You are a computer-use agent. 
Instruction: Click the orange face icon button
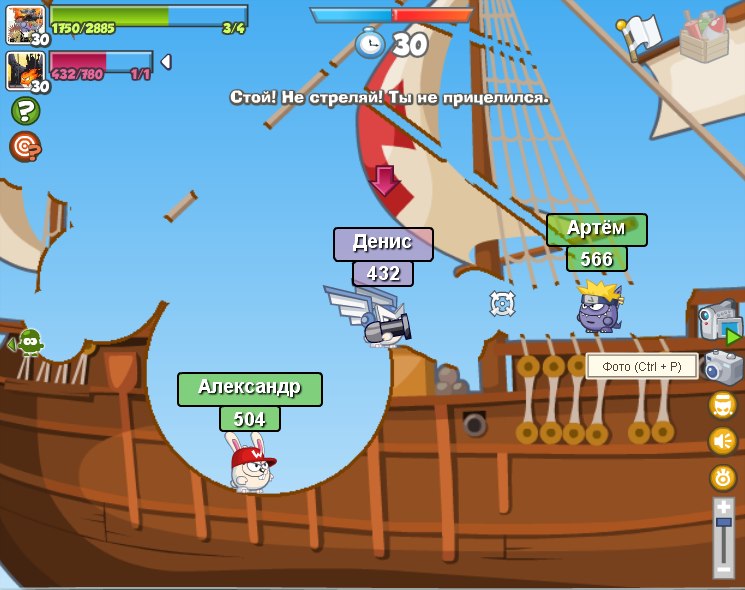point(723,405)
